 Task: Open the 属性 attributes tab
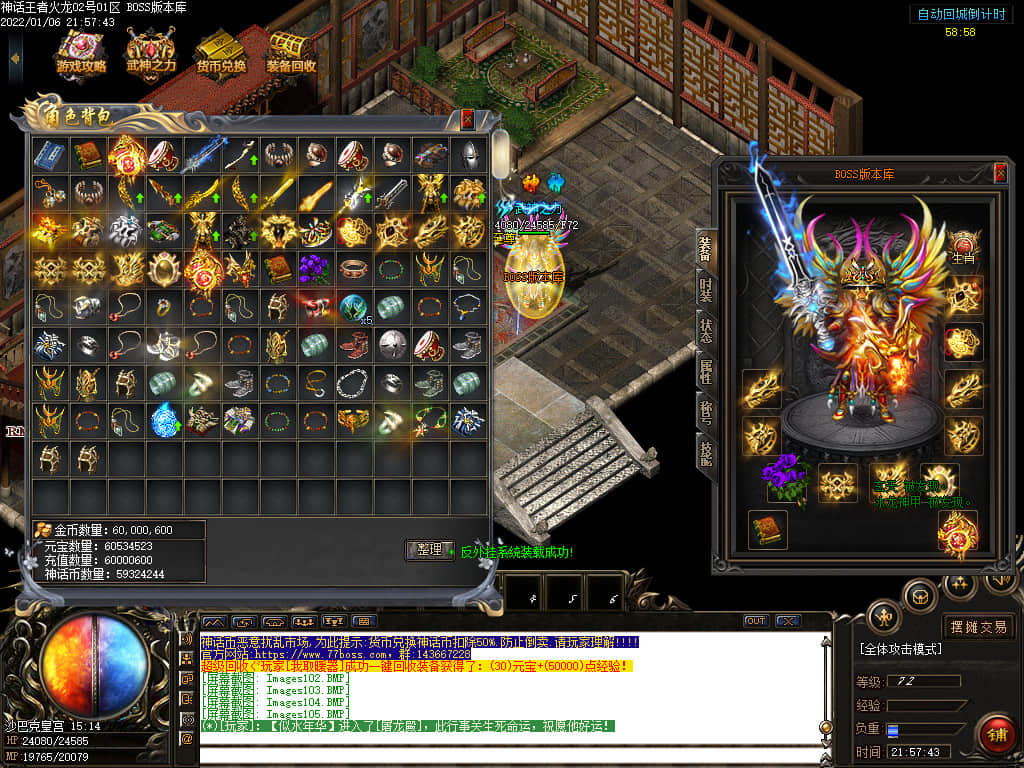705,370
